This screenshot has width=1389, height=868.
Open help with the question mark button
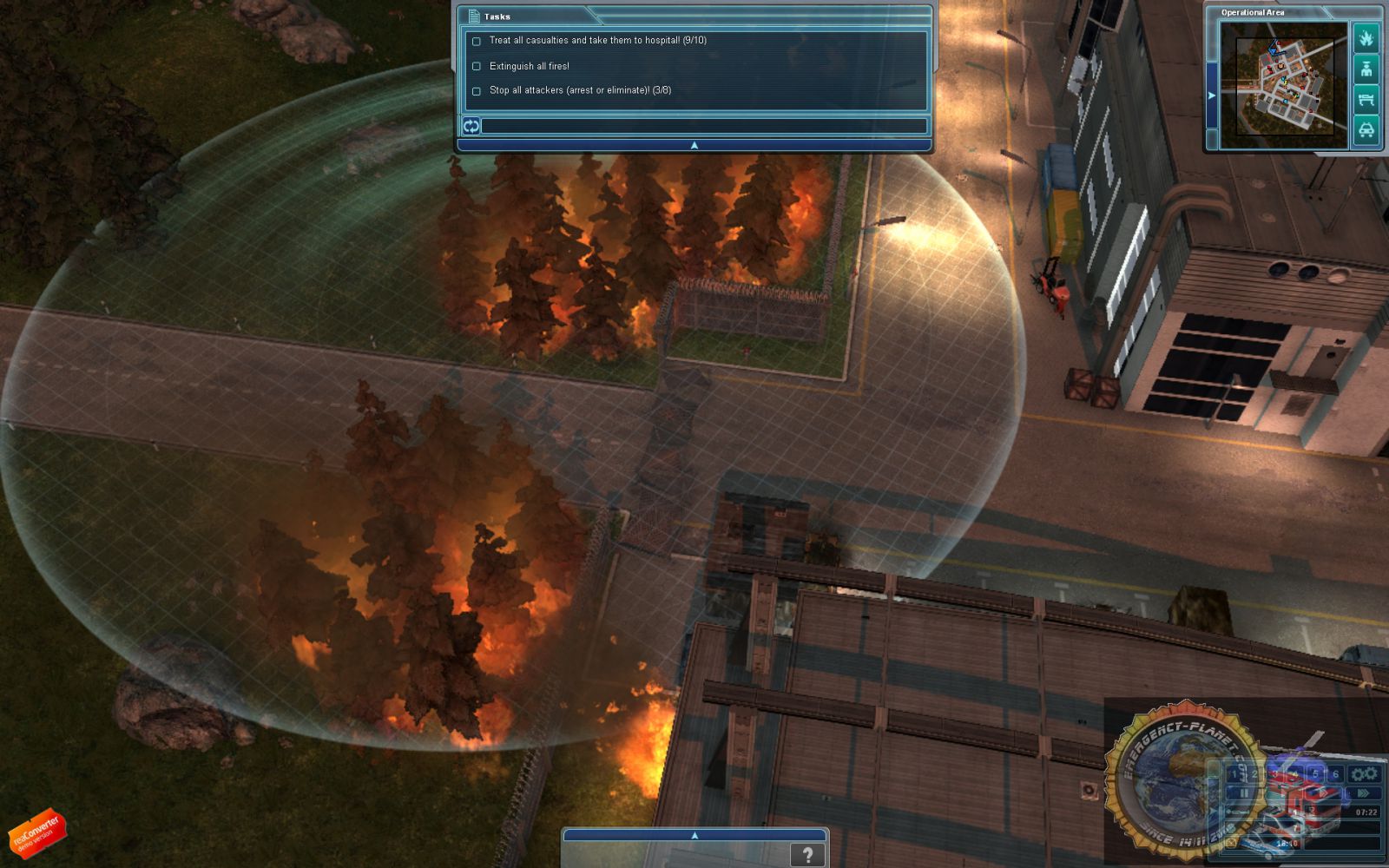pyautogui.click(x=807, y=855)
